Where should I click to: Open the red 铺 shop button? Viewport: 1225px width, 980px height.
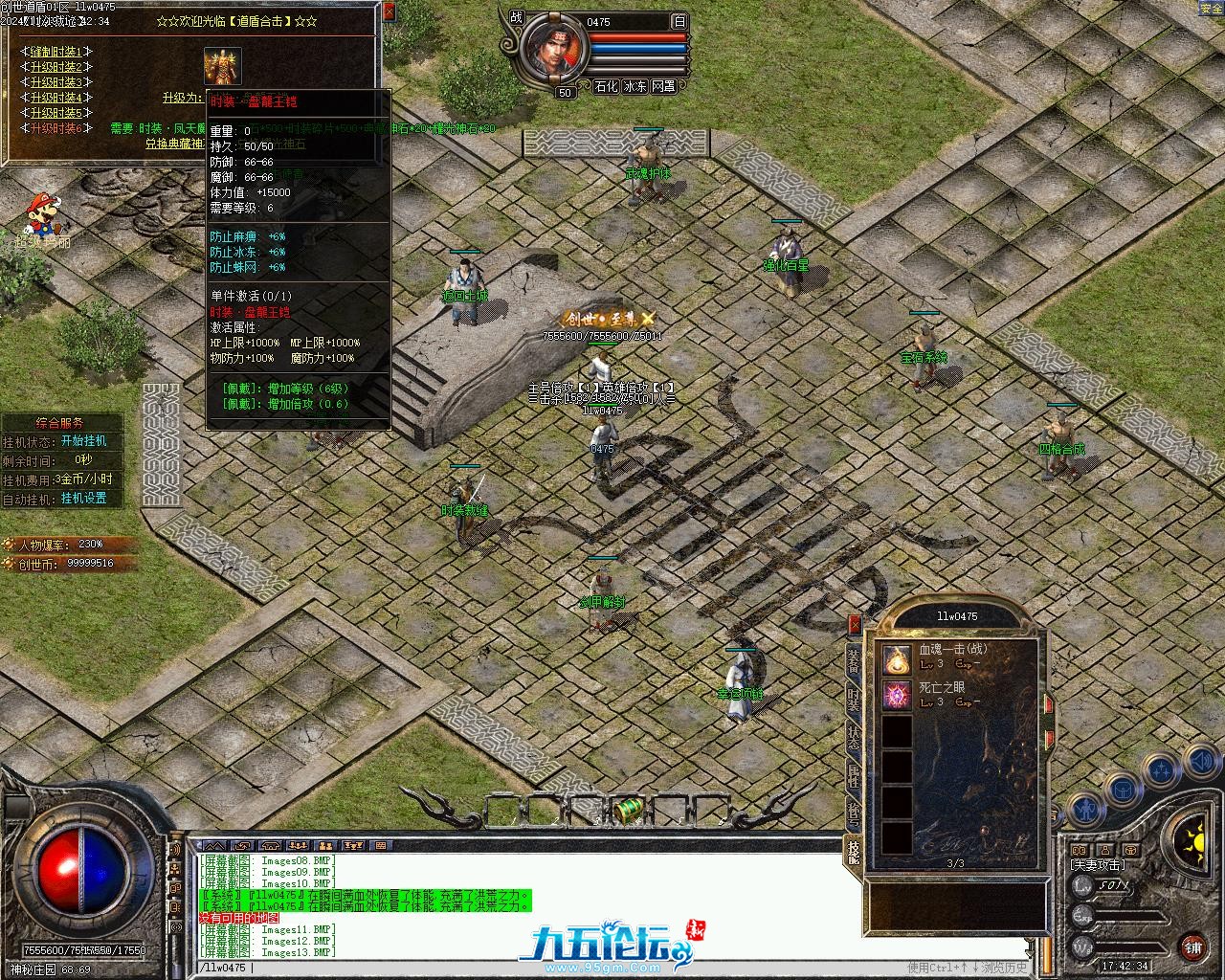point(1192,947)
